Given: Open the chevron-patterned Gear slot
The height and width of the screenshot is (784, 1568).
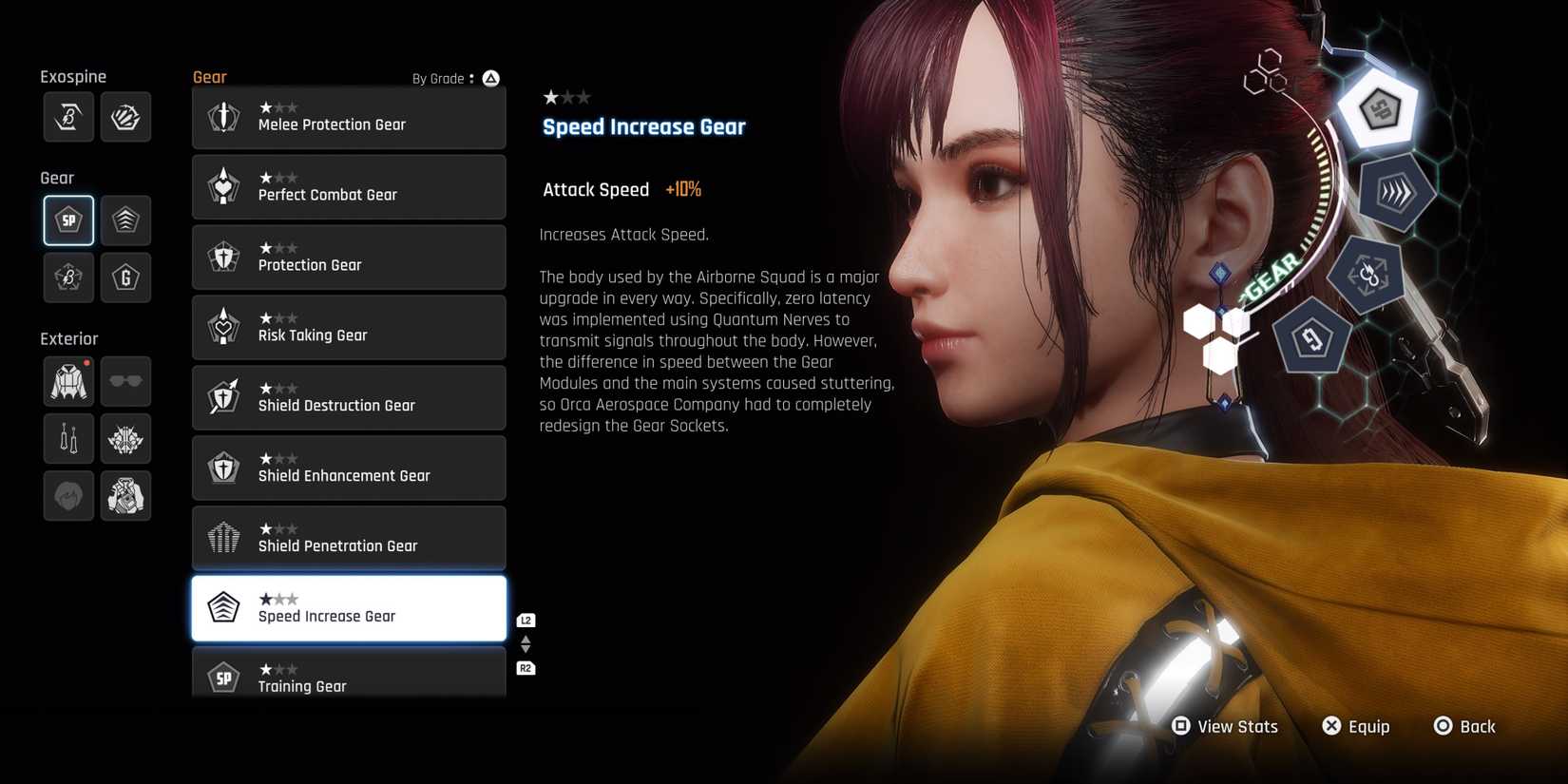Looking at the screenshot, I should [x=125, y=220].
